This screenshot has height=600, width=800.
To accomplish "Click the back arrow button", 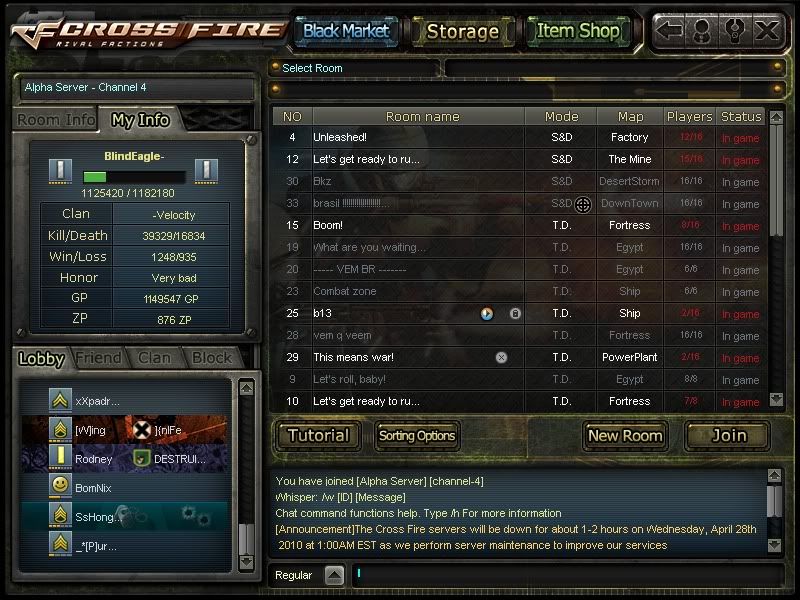I will pos(670,30).
